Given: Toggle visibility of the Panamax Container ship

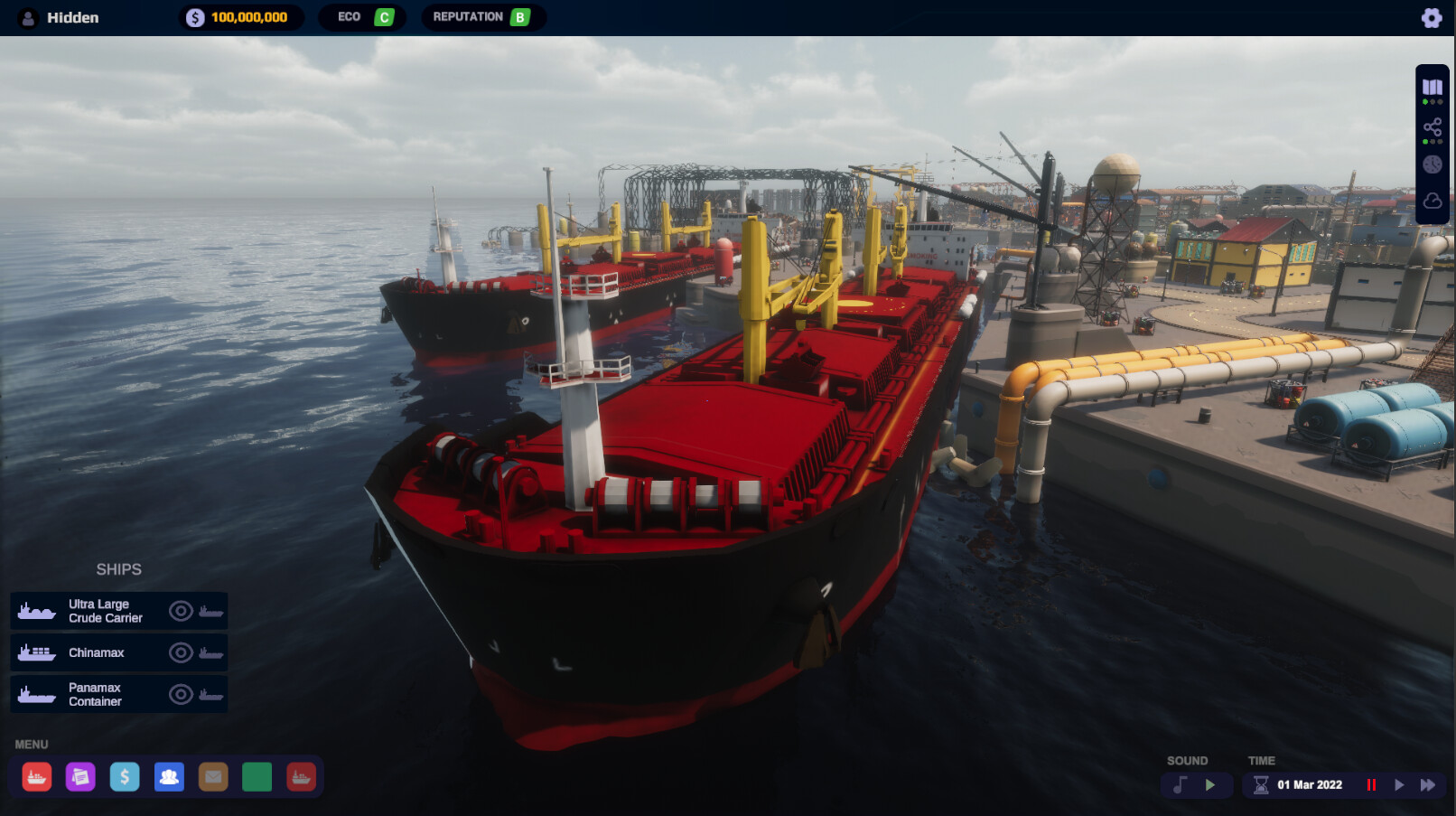Looking at the screenshot, I should 181,694.
